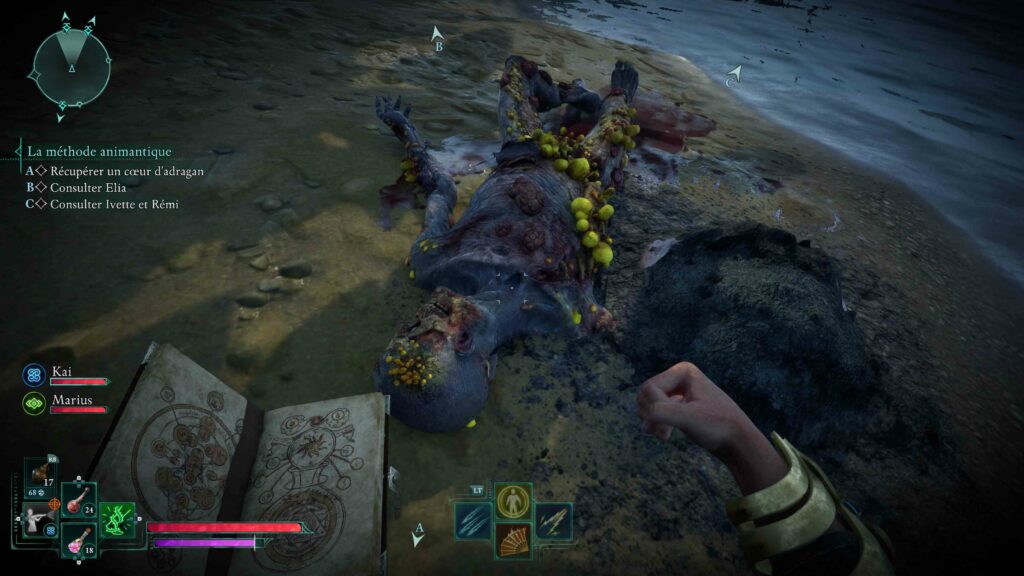The width and height of the screenshot is (1024, 576).
Task: Click the C objective marker near the water
Action: [735, 76]
